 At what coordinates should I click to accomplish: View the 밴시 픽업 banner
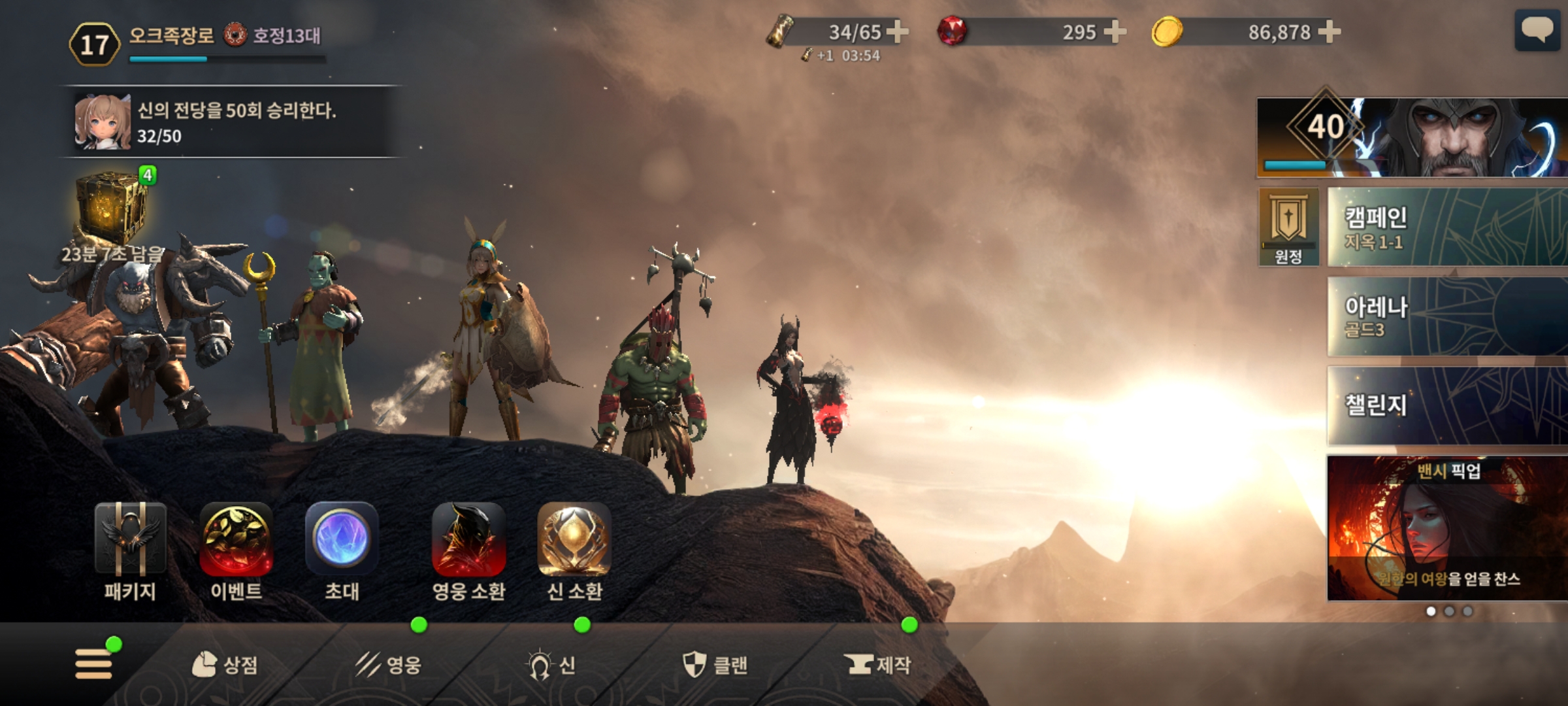1446,528
